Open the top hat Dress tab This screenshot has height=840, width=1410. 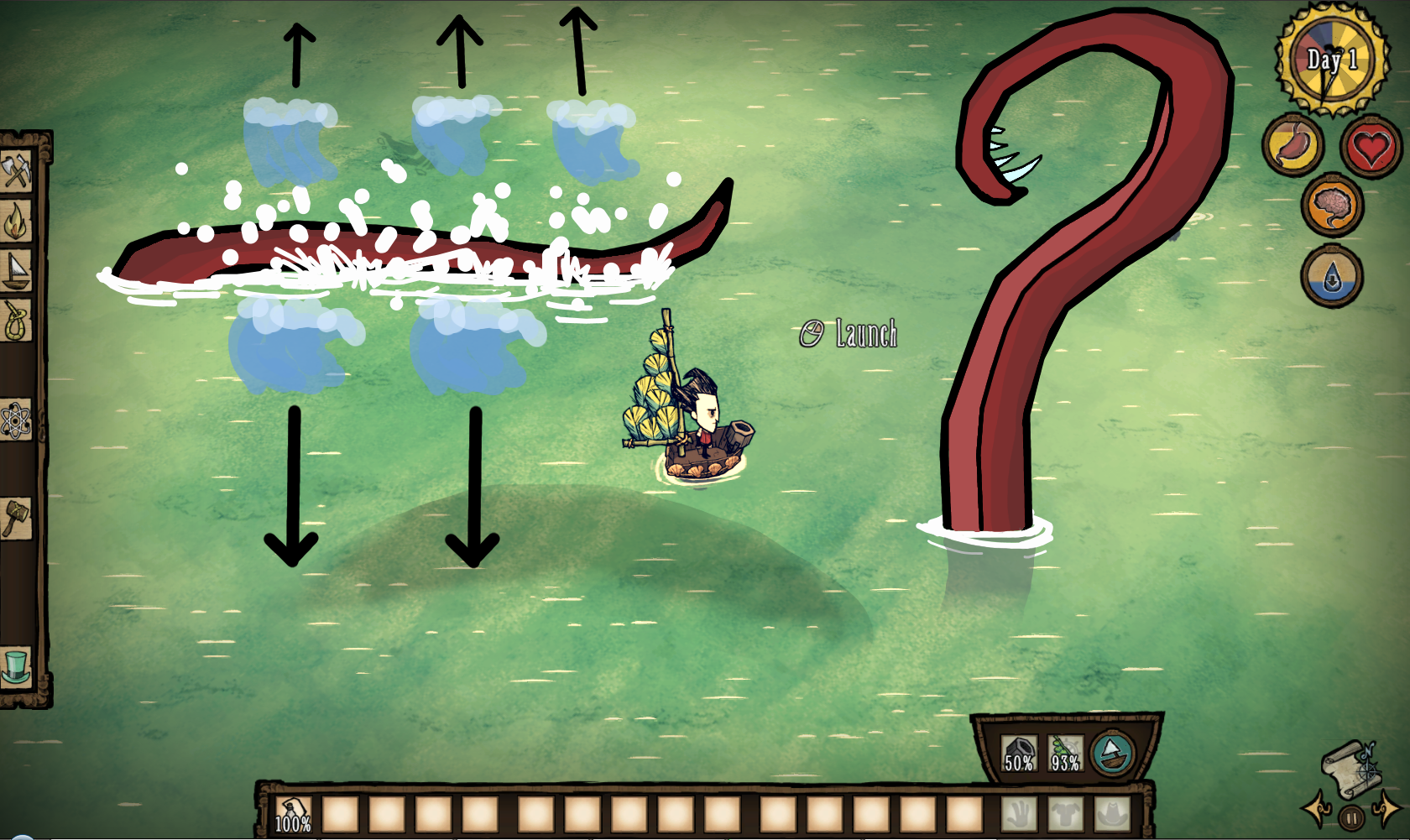click(x=16, y=666)
